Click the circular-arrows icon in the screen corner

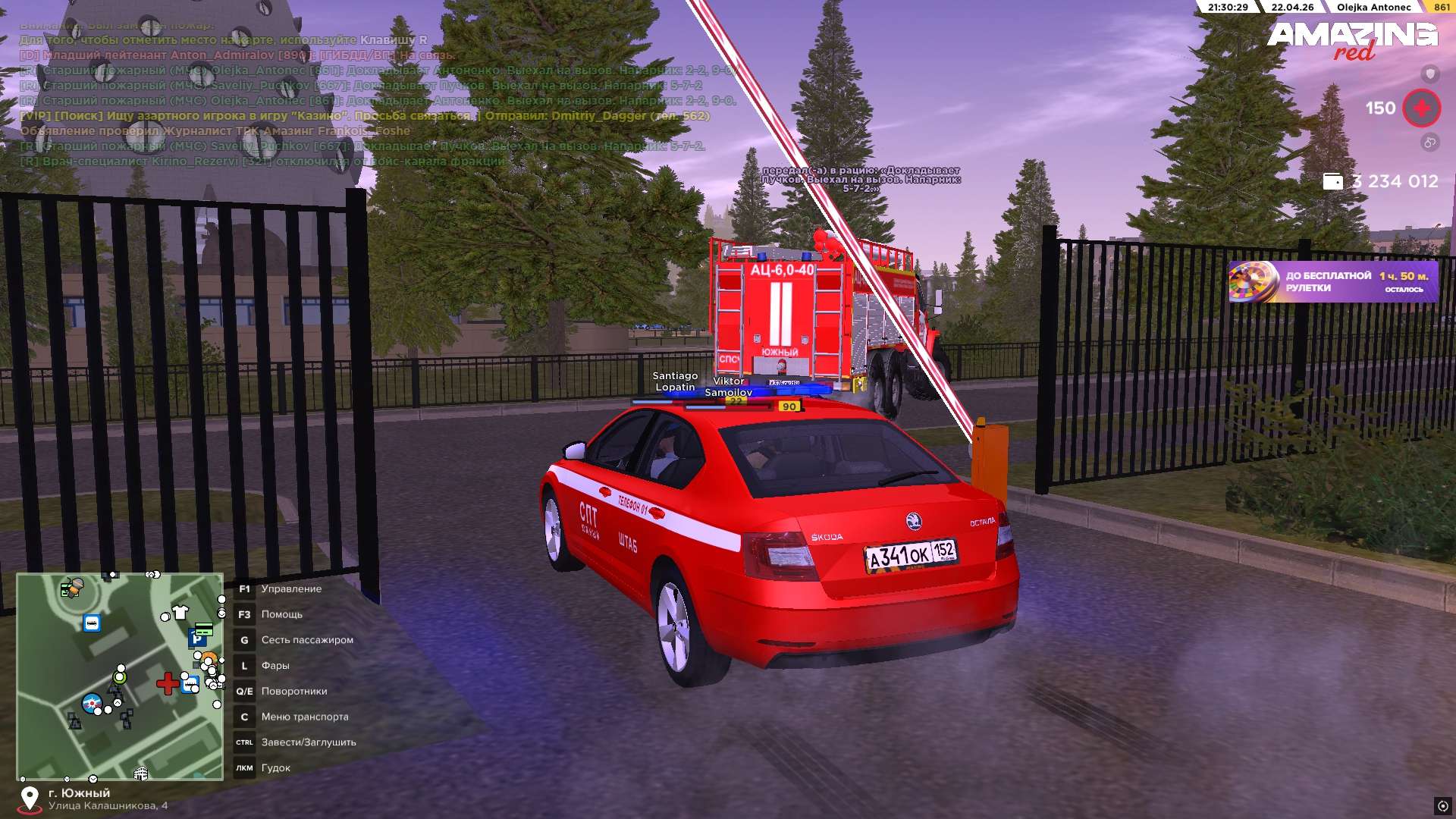(x=1442, y=805)
